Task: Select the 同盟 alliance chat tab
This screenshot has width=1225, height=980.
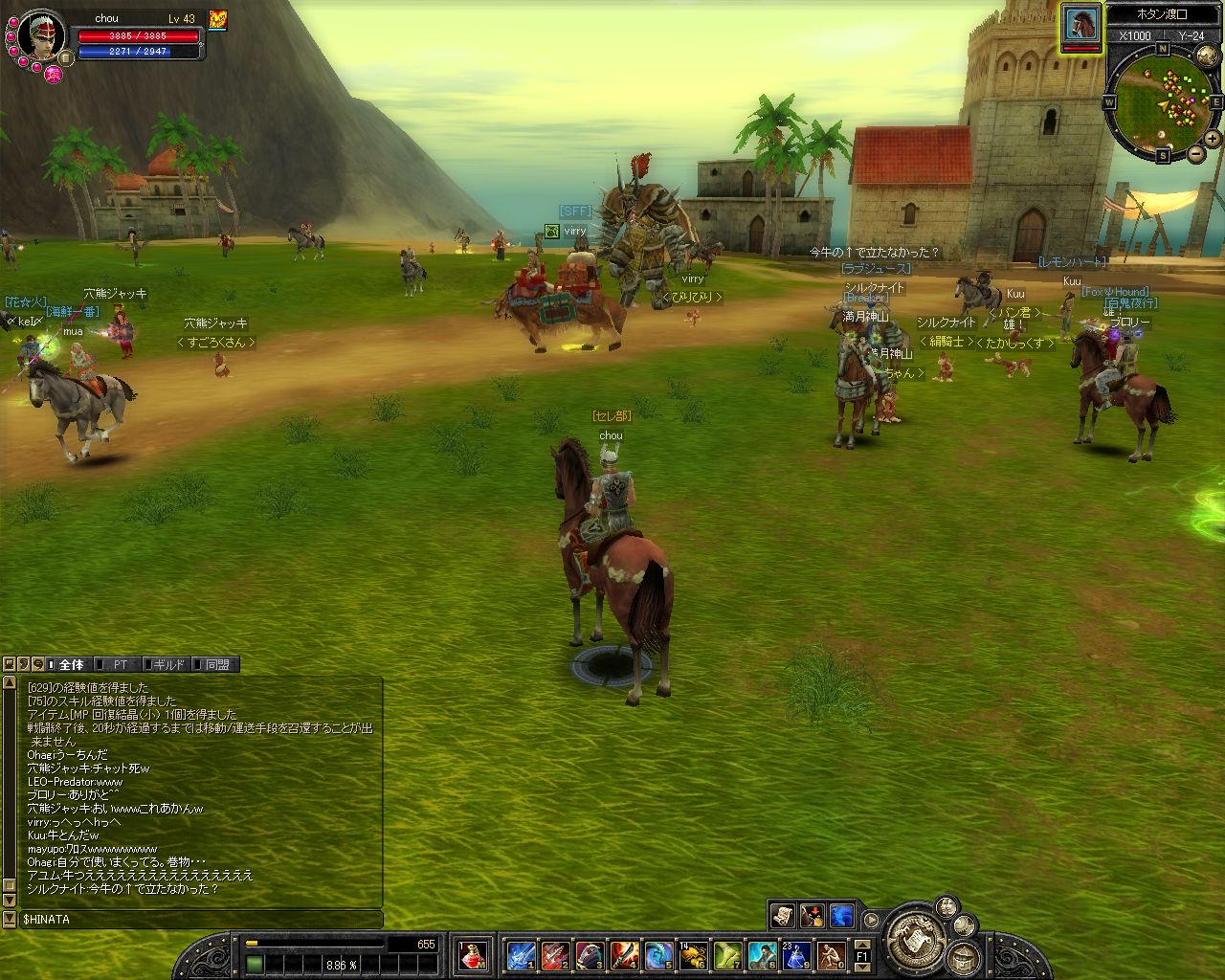Action: 216,664
